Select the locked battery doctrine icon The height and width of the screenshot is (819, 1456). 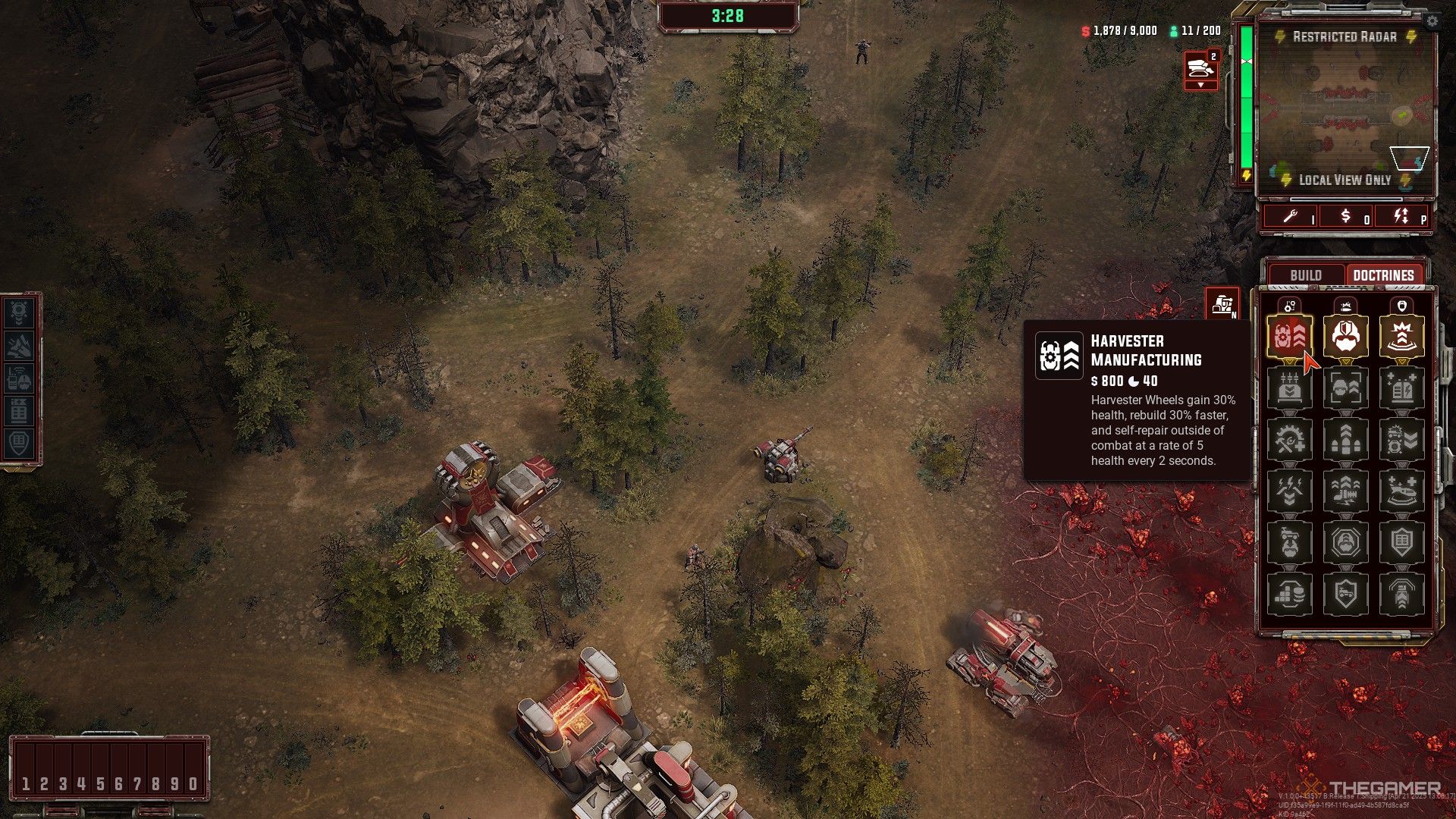coord(1401,388)
